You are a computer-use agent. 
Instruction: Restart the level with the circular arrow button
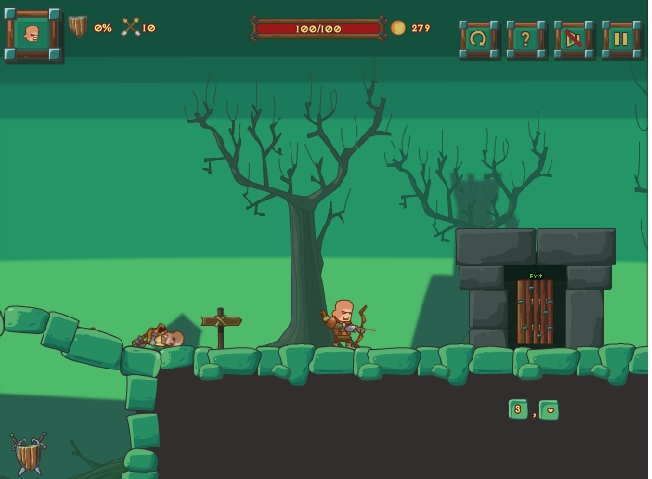point(478,39)
